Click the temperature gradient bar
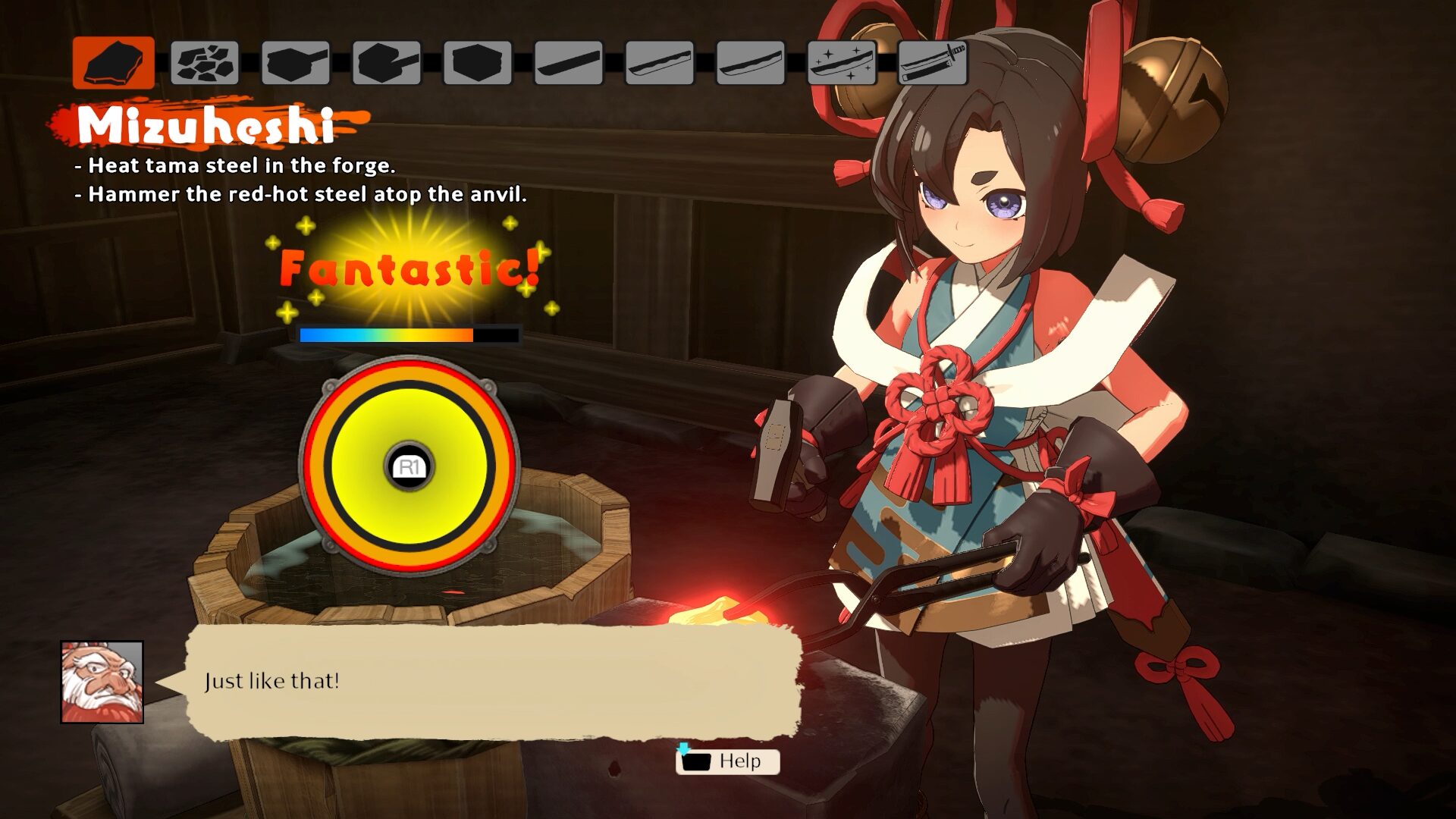Image resolution: width=1456 pixels, height=819 pixels. 409,334
